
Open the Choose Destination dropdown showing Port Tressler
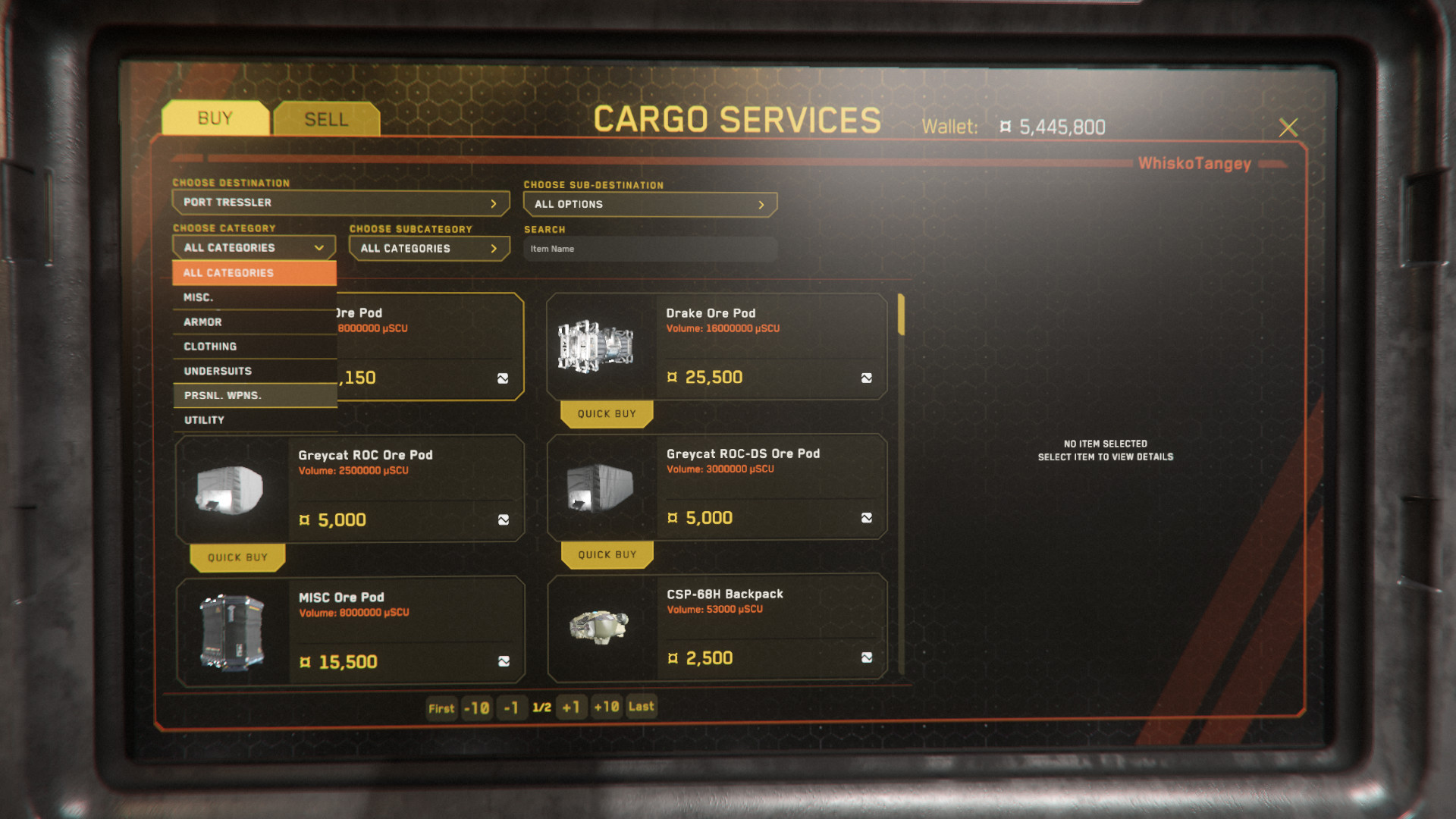click(x=340, y=202)
